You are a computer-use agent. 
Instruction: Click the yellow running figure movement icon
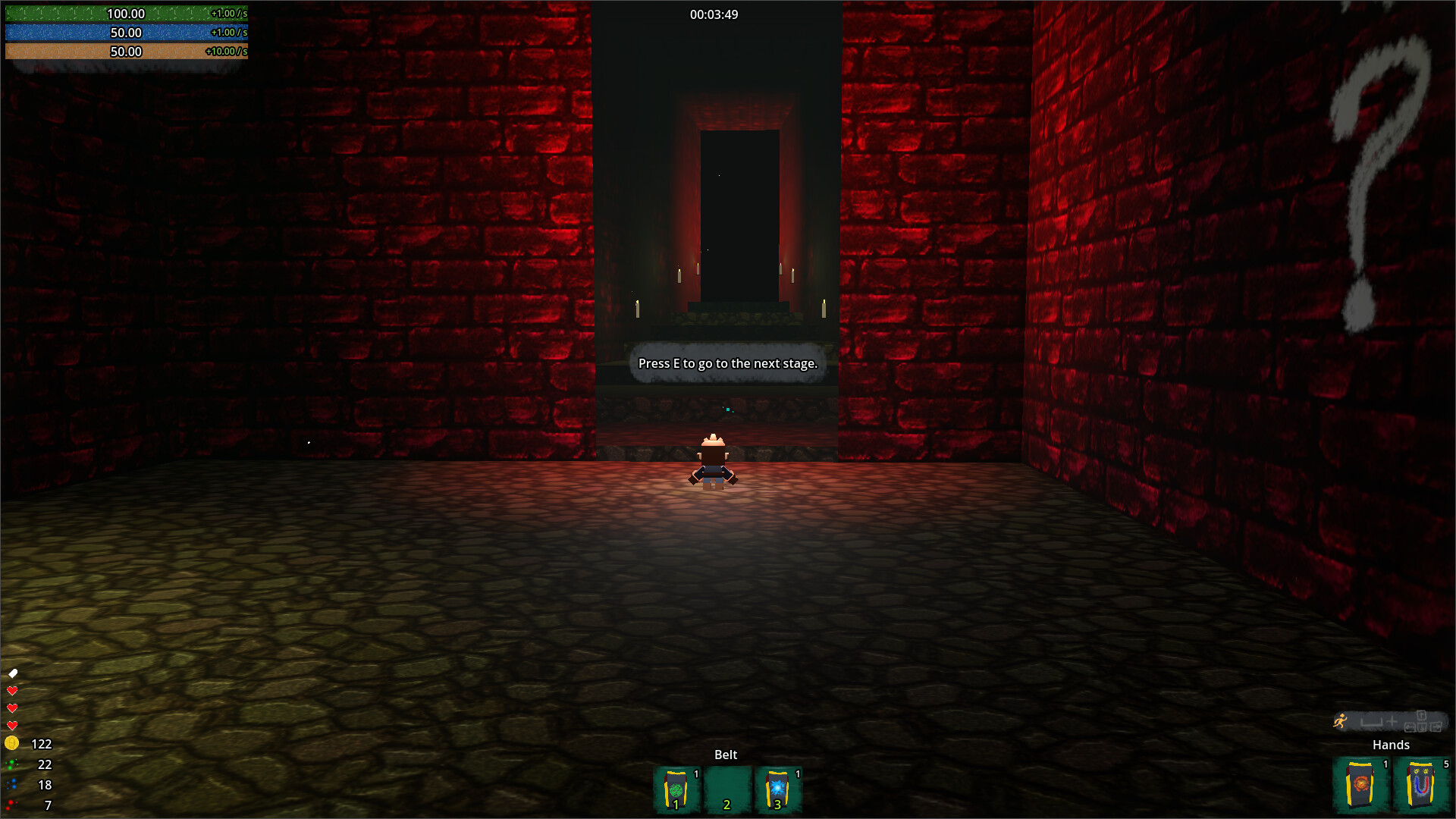pyautogui.click(x=1341, y=721)
